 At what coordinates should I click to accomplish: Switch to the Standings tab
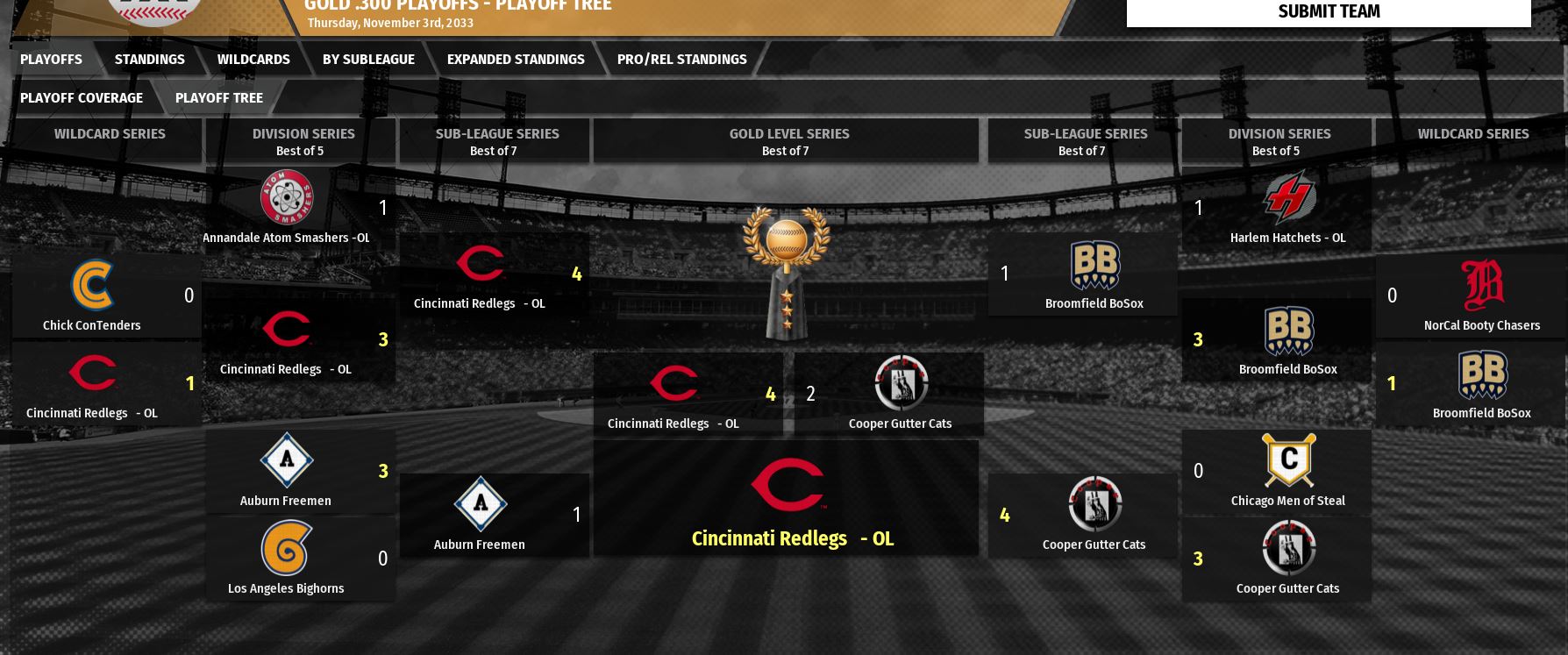click(149, 60)
